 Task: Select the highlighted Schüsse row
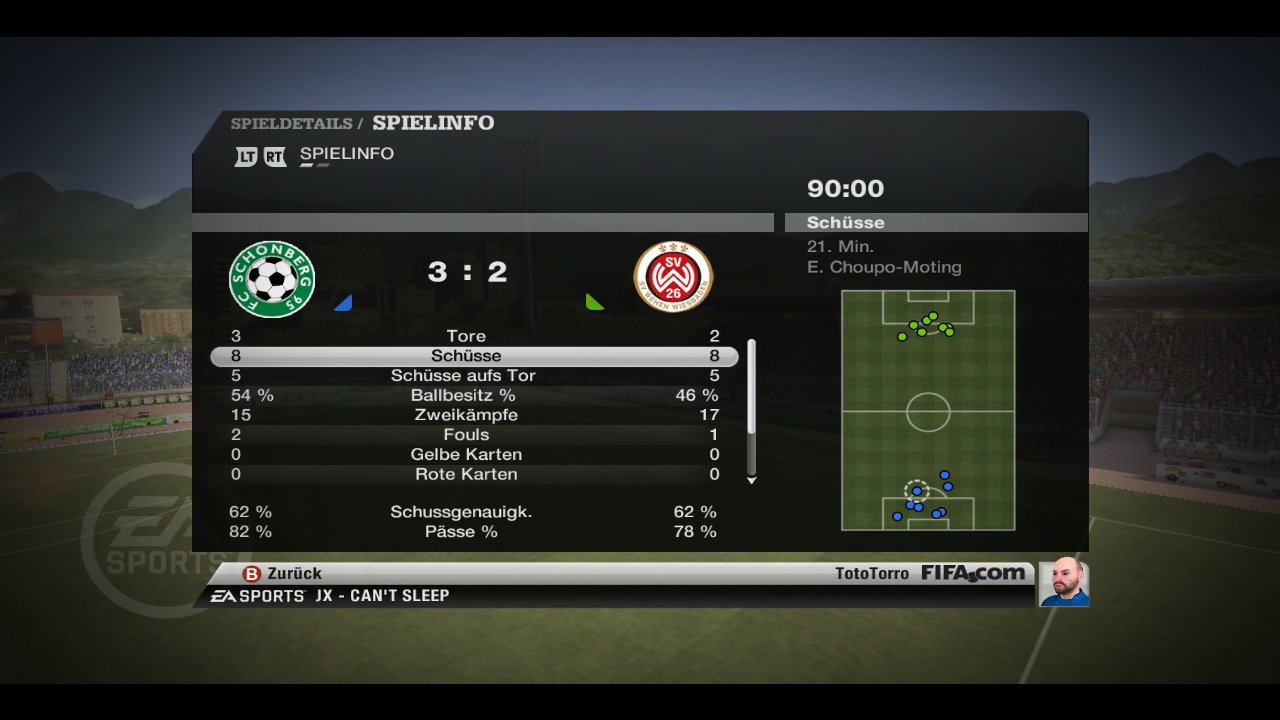point(466,356)
